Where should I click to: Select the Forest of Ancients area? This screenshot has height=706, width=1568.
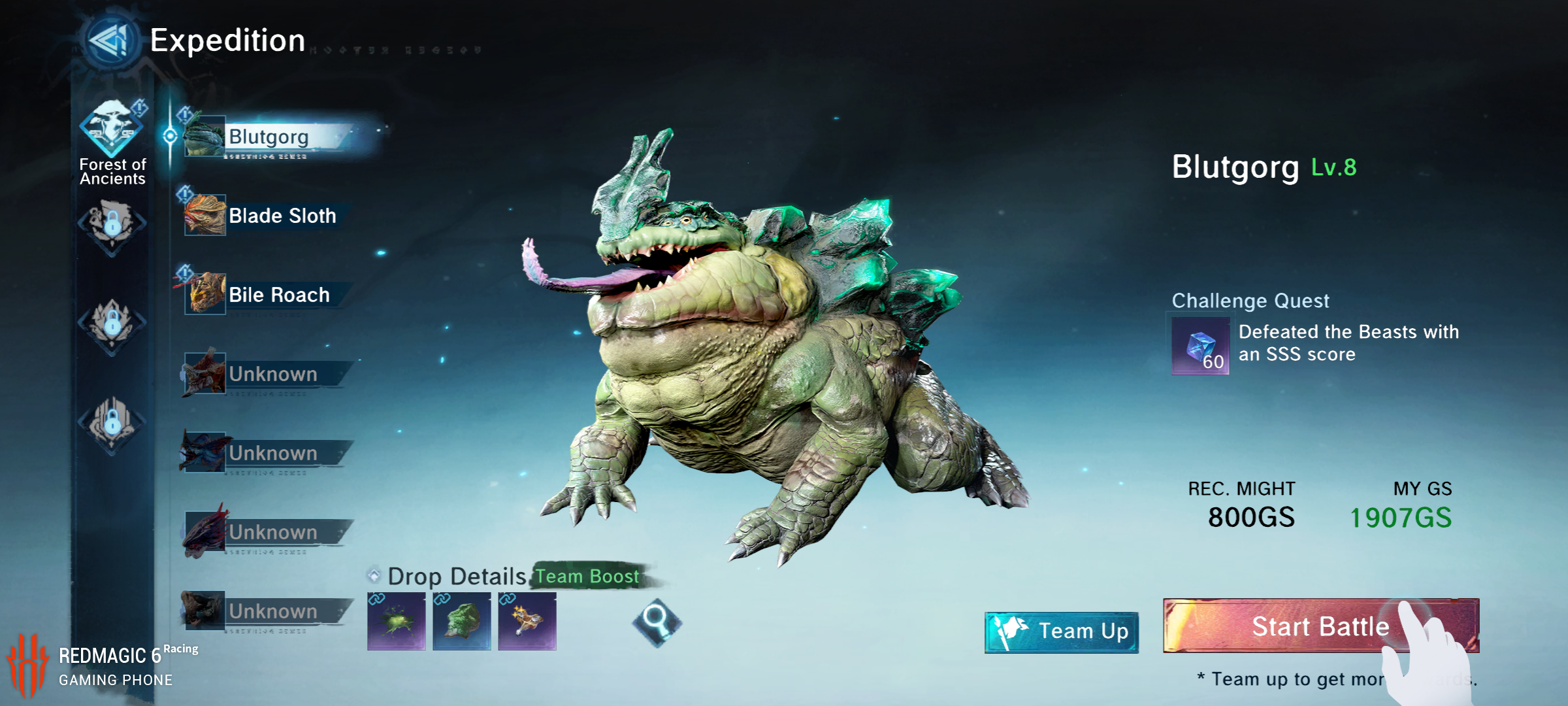point(112,141)
